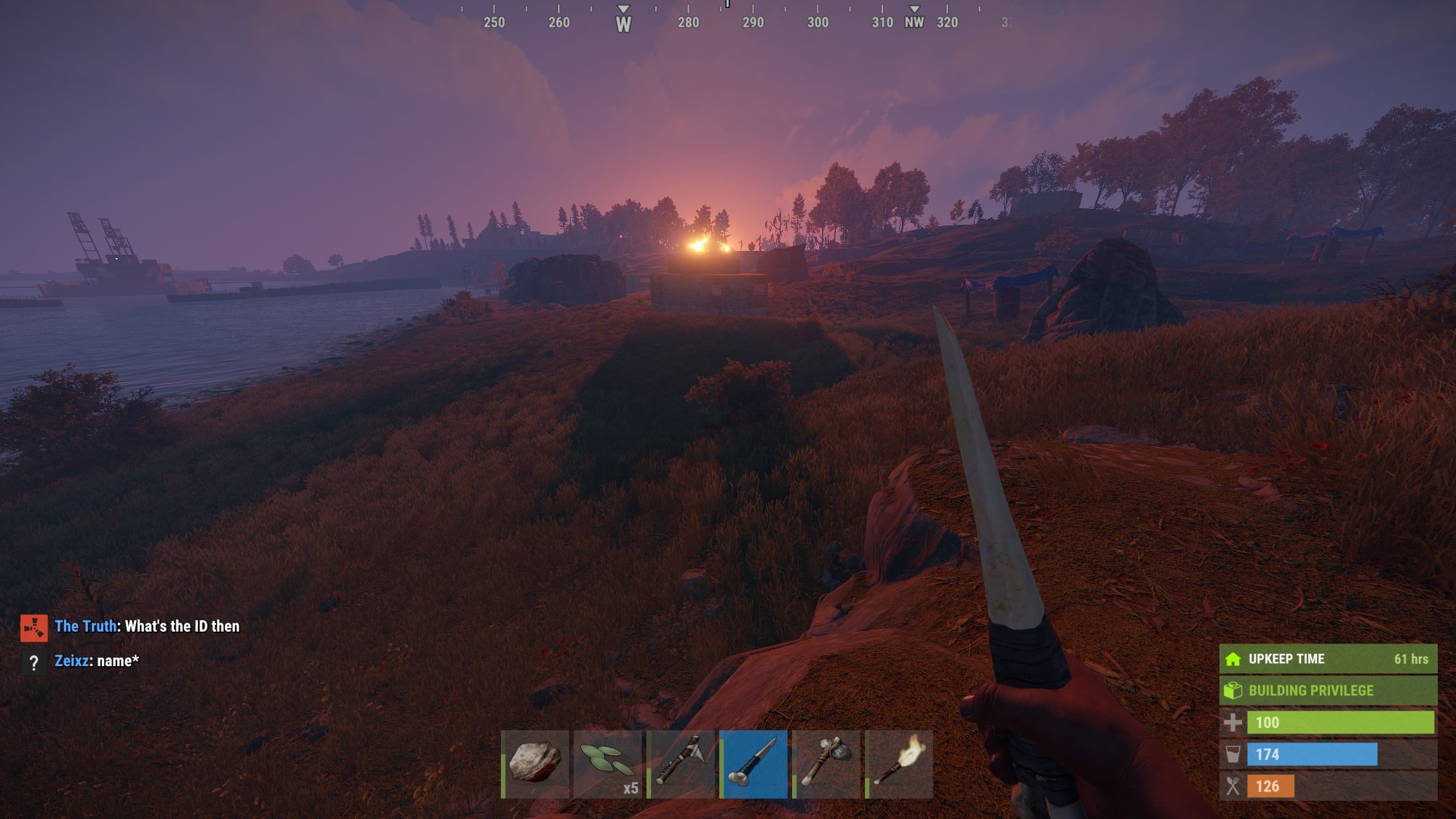Switch to the stone hatchet slot
1456x819 pixels.
(x=826, y=764)
